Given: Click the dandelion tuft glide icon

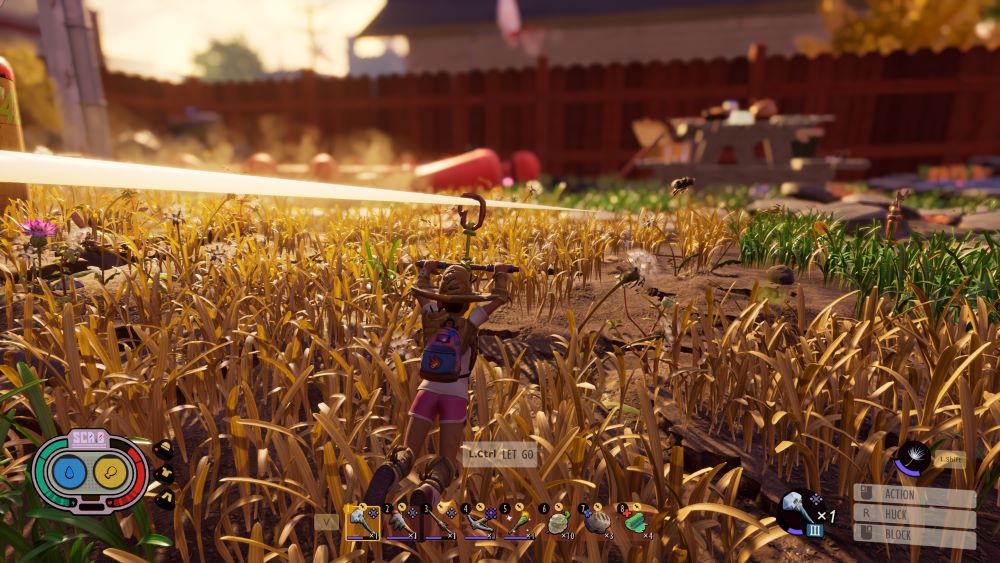Looking at the screenshot, I should 911,458.
